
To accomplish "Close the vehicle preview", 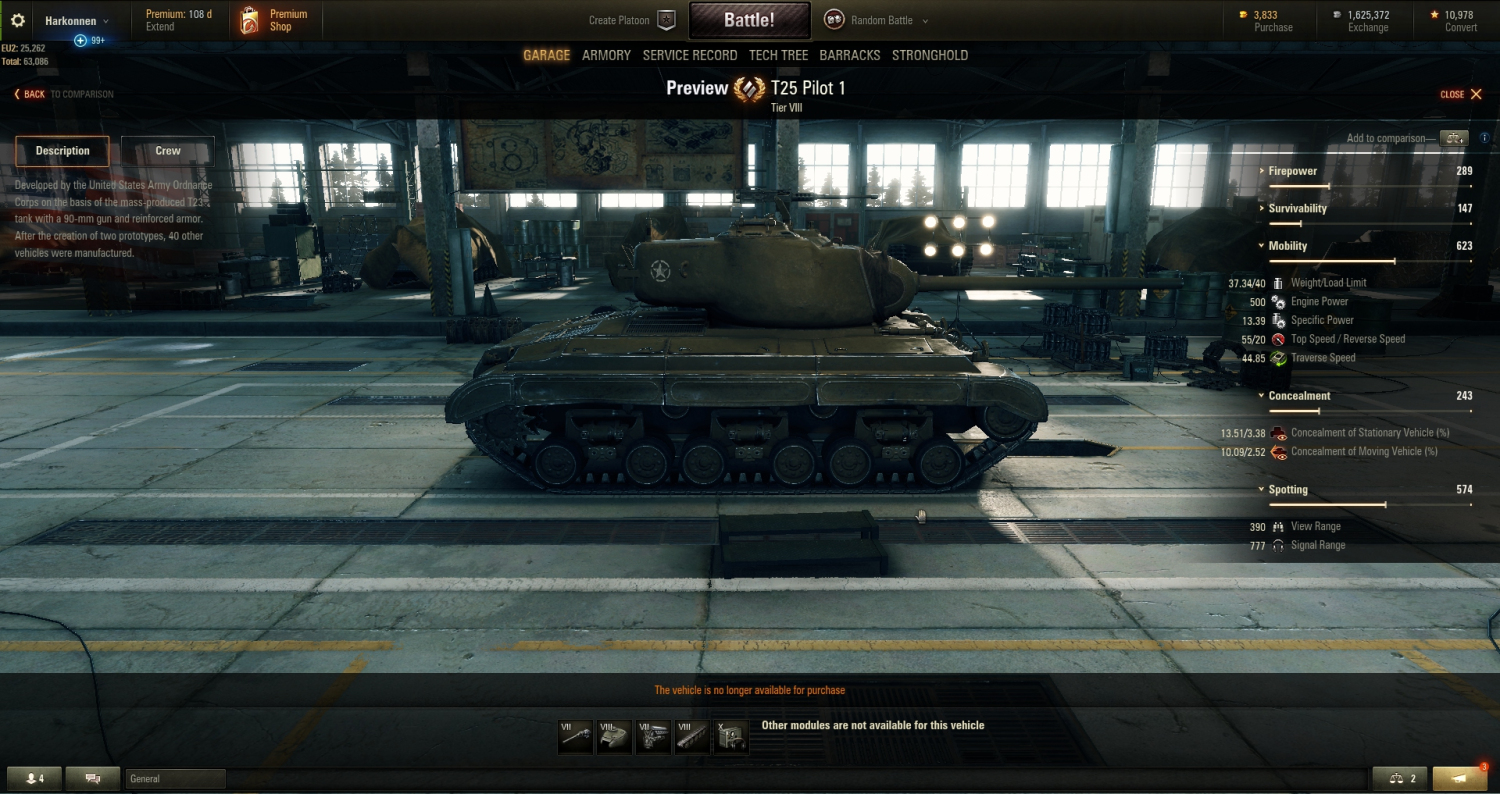I will pyautogui.click(x=1460, y=94).
